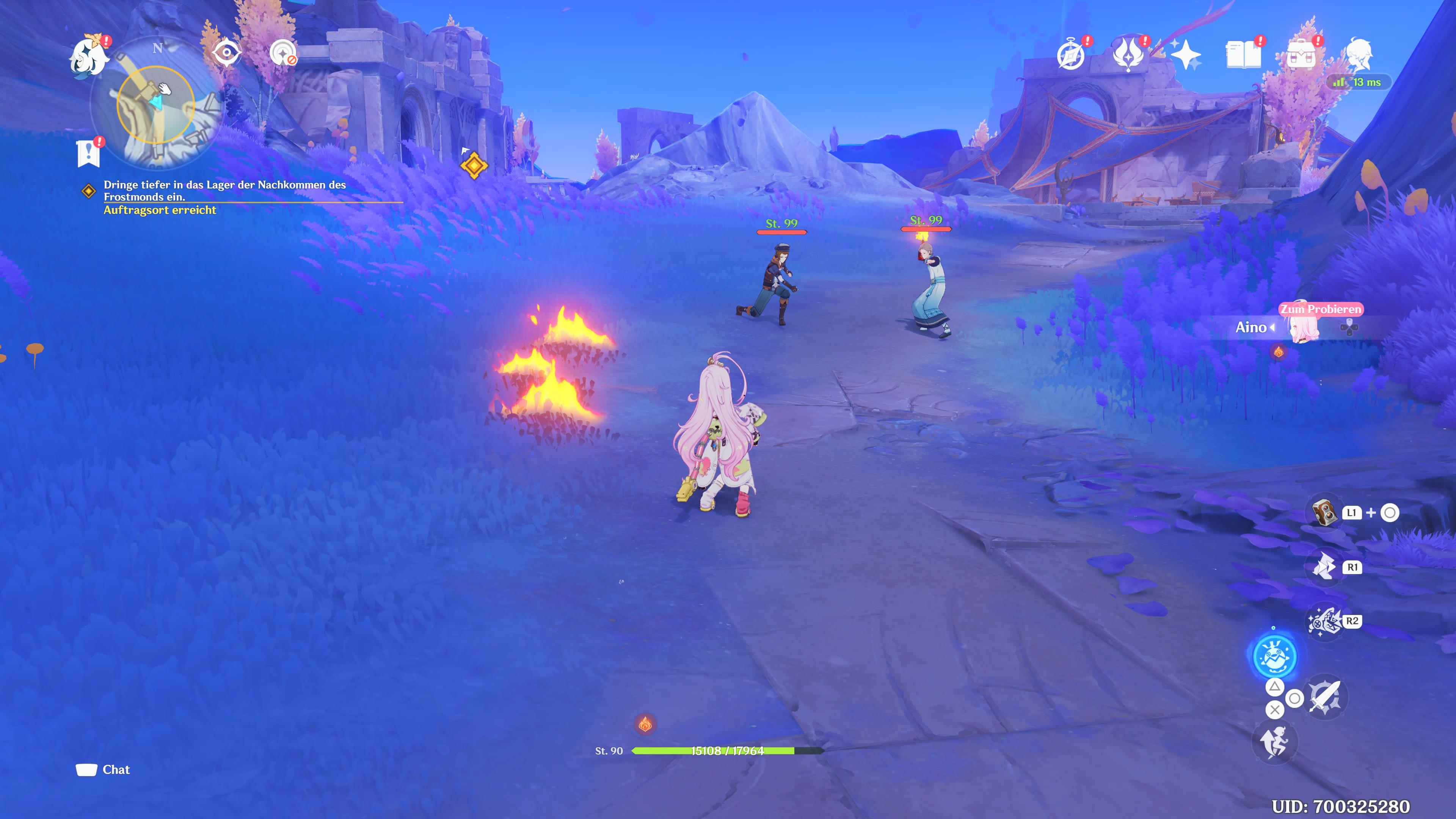This screenshot has height=819, width=1456.
Task: Click the sword normal attack icon
Action: pos(1326,698)
